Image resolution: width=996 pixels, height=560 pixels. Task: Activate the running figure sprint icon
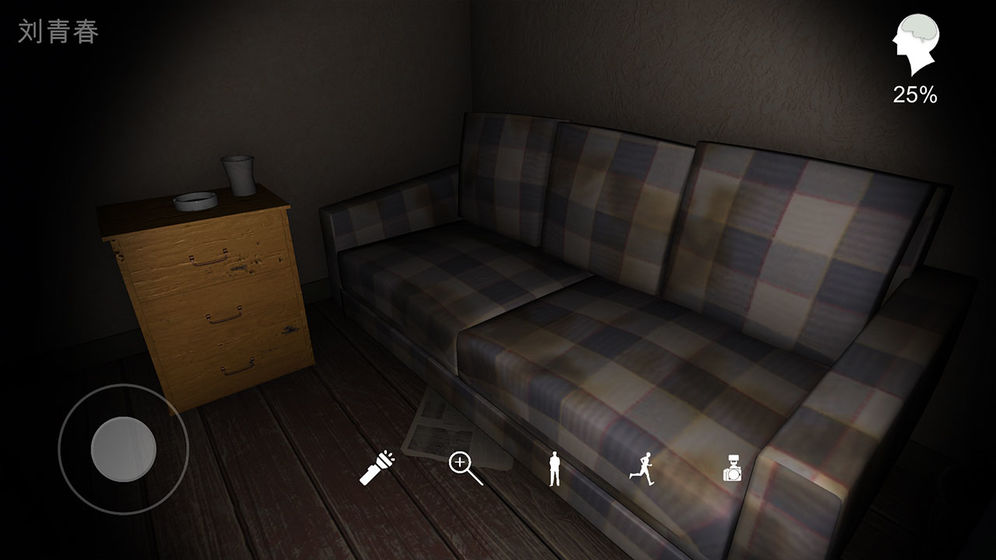pos(643,467)
